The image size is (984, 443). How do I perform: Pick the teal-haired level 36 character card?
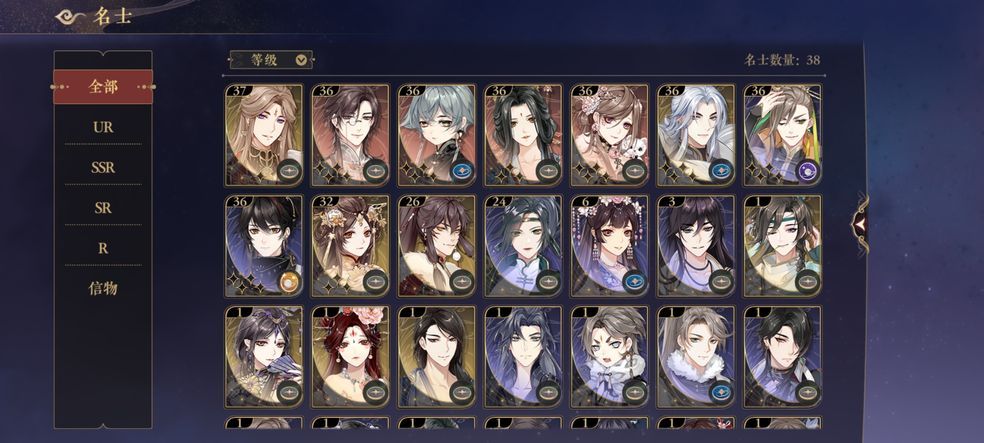[x=436, y=135]
